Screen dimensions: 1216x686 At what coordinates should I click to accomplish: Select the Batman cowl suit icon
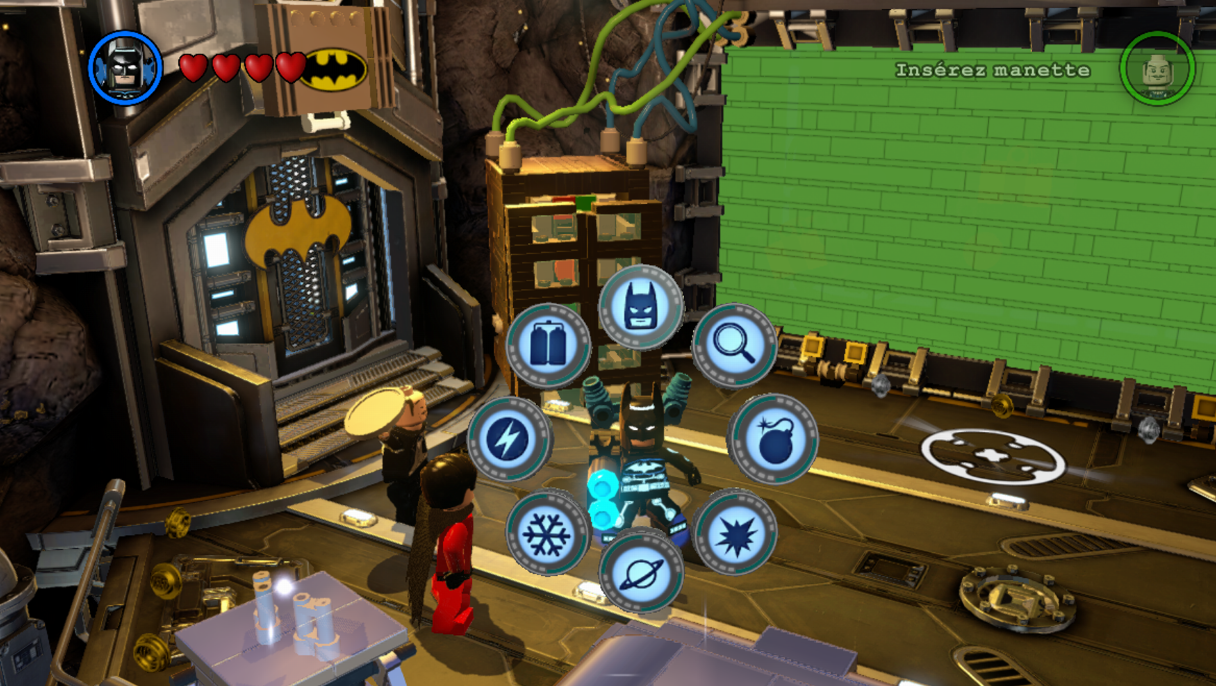pyautogui.click(x=640, y=306)
